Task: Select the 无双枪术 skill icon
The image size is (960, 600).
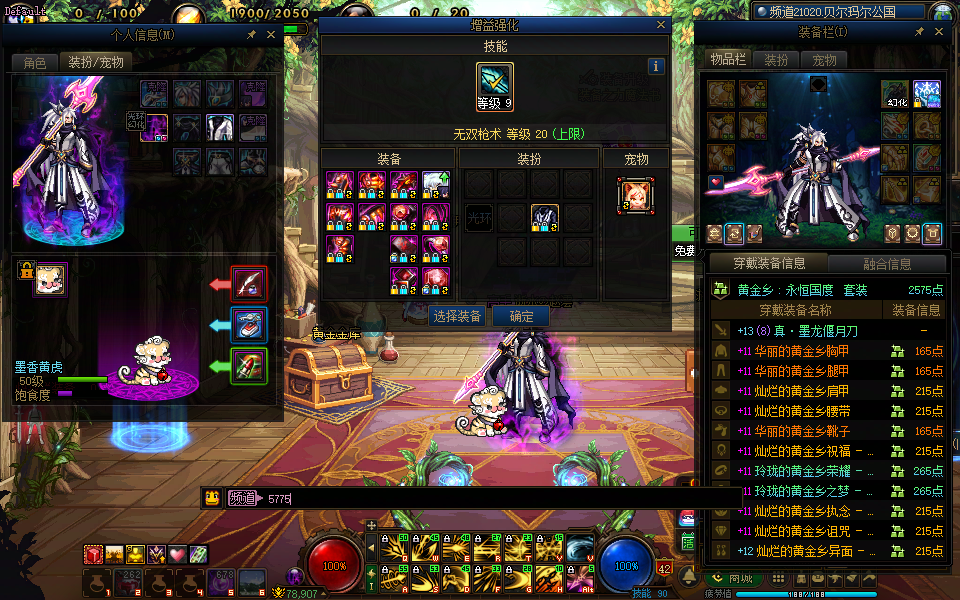Action: point(495,81)
